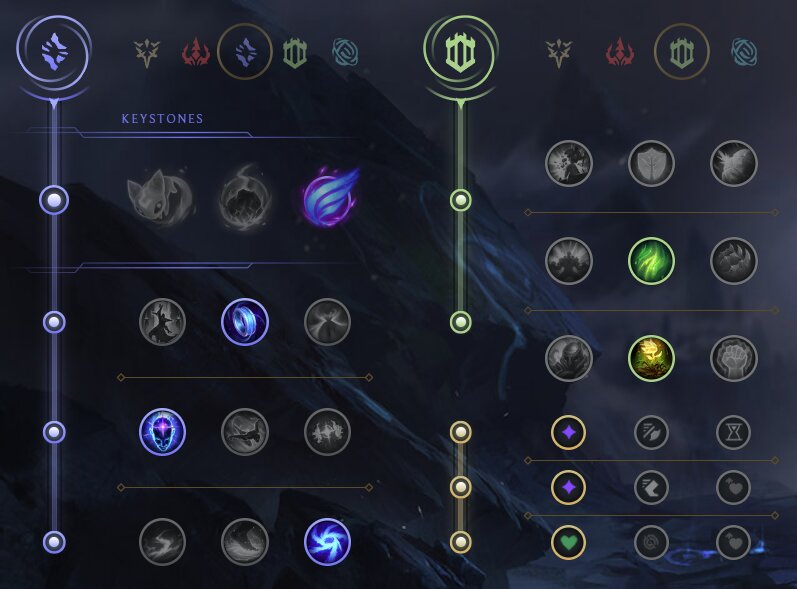797x589 pixels.
Task: Select the Manaflow Band rune
Action: tap(244, 321)
